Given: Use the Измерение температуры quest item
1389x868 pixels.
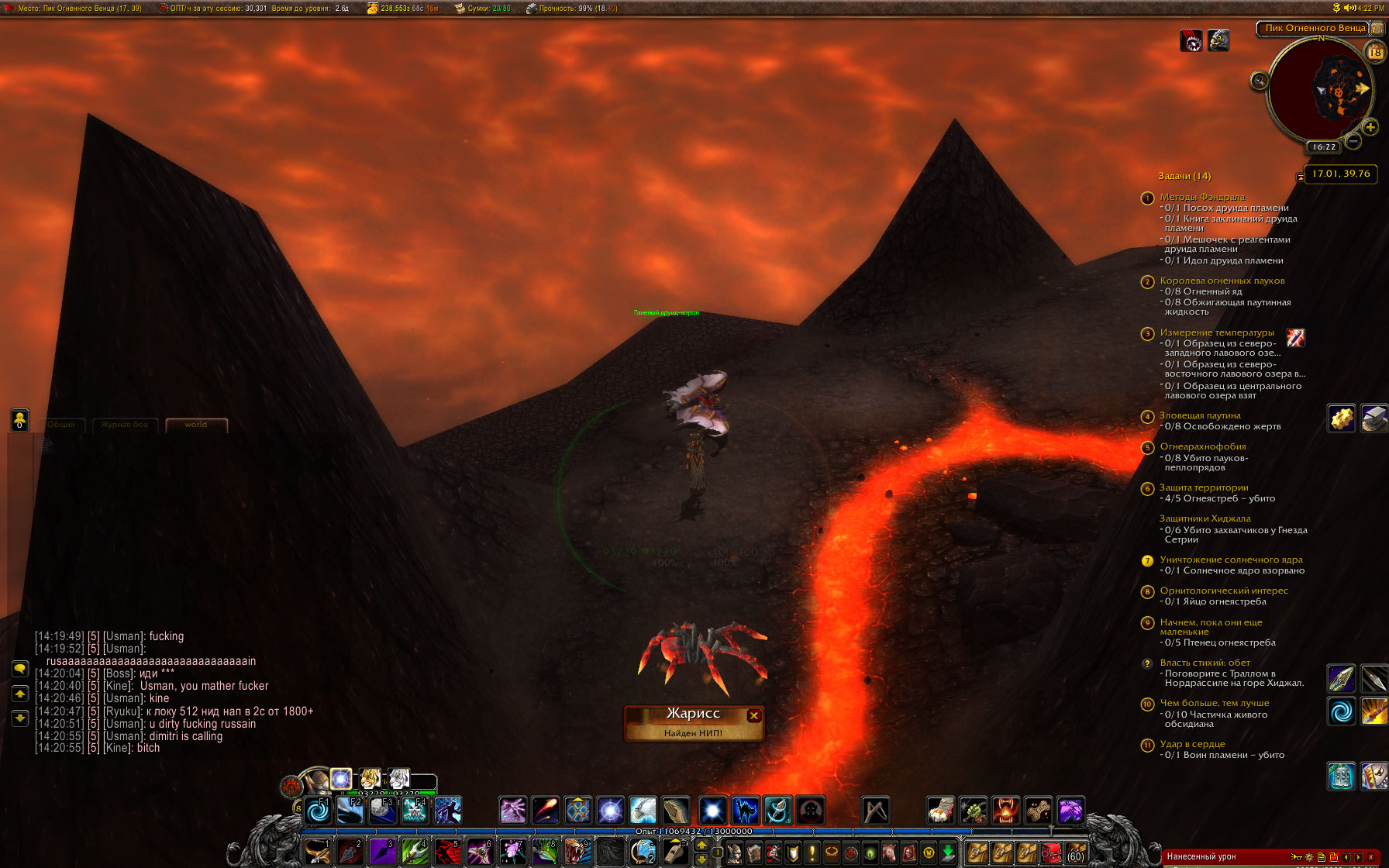Looking at the screenshot, I should tap(1295, 337).
